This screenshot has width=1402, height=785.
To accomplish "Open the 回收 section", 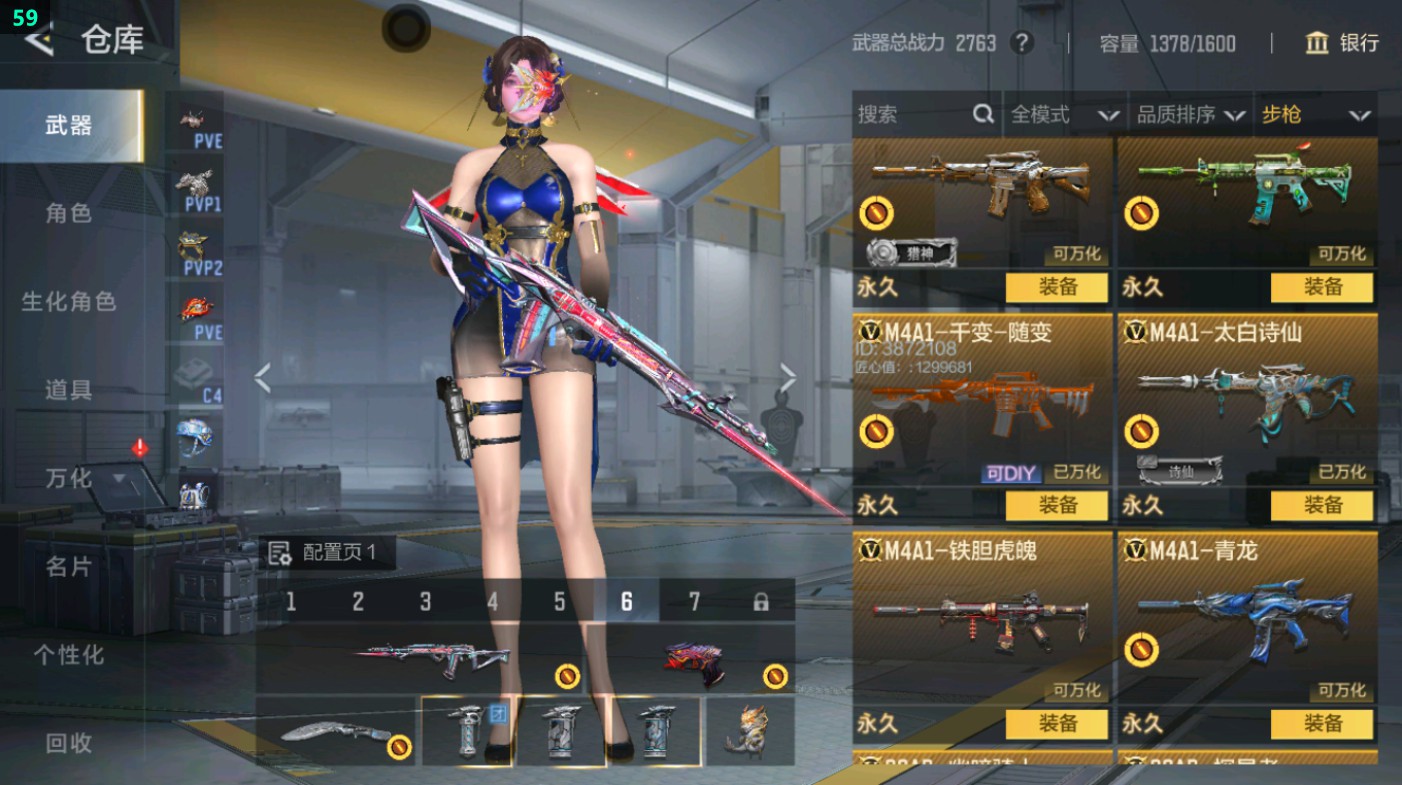I will point(69,742).
